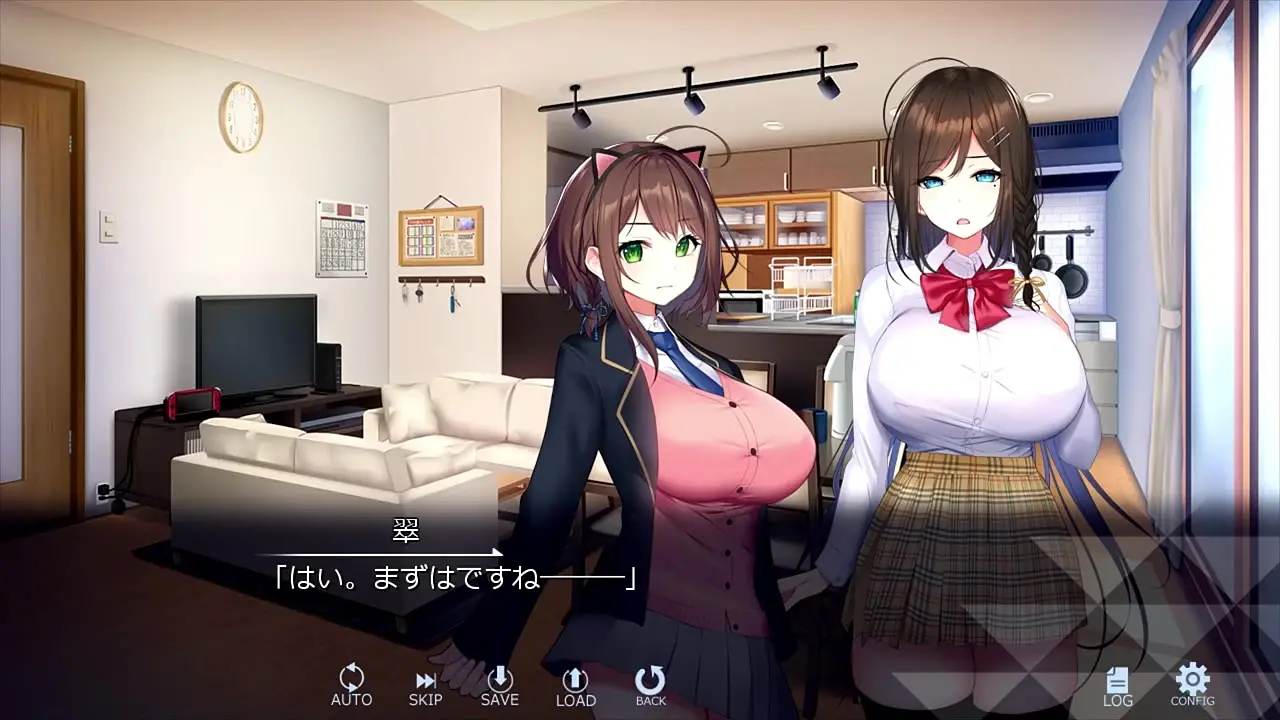Open the dialogue LOG
This screenshot has width=1280, height=720.
pos(1117,686)
